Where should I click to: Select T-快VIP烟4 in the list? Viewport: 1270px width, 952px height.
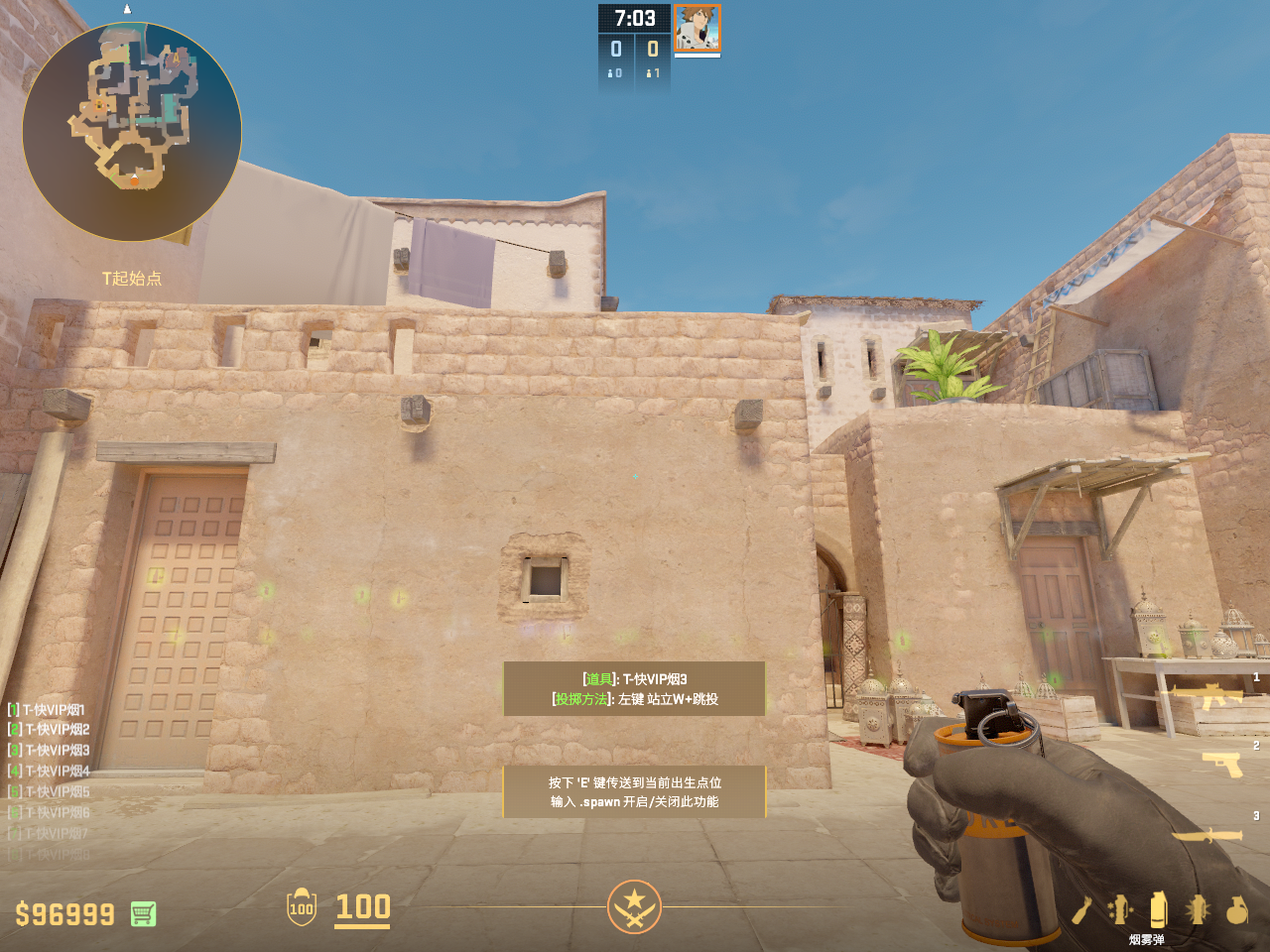pyautogui.click(x=56, y=771)
